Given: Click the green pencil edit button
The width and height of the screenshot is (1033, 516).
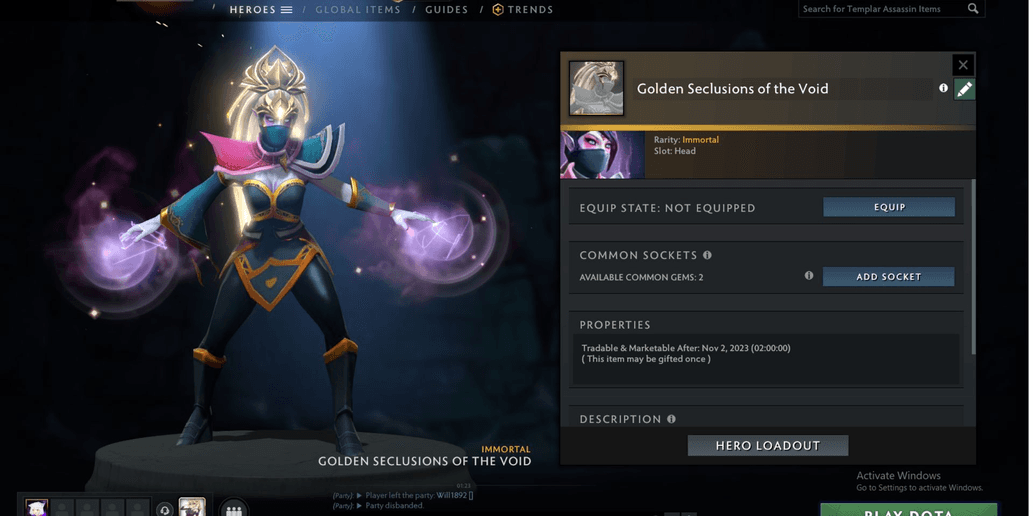Looking at the screenshot, I should tap(964, 89).
